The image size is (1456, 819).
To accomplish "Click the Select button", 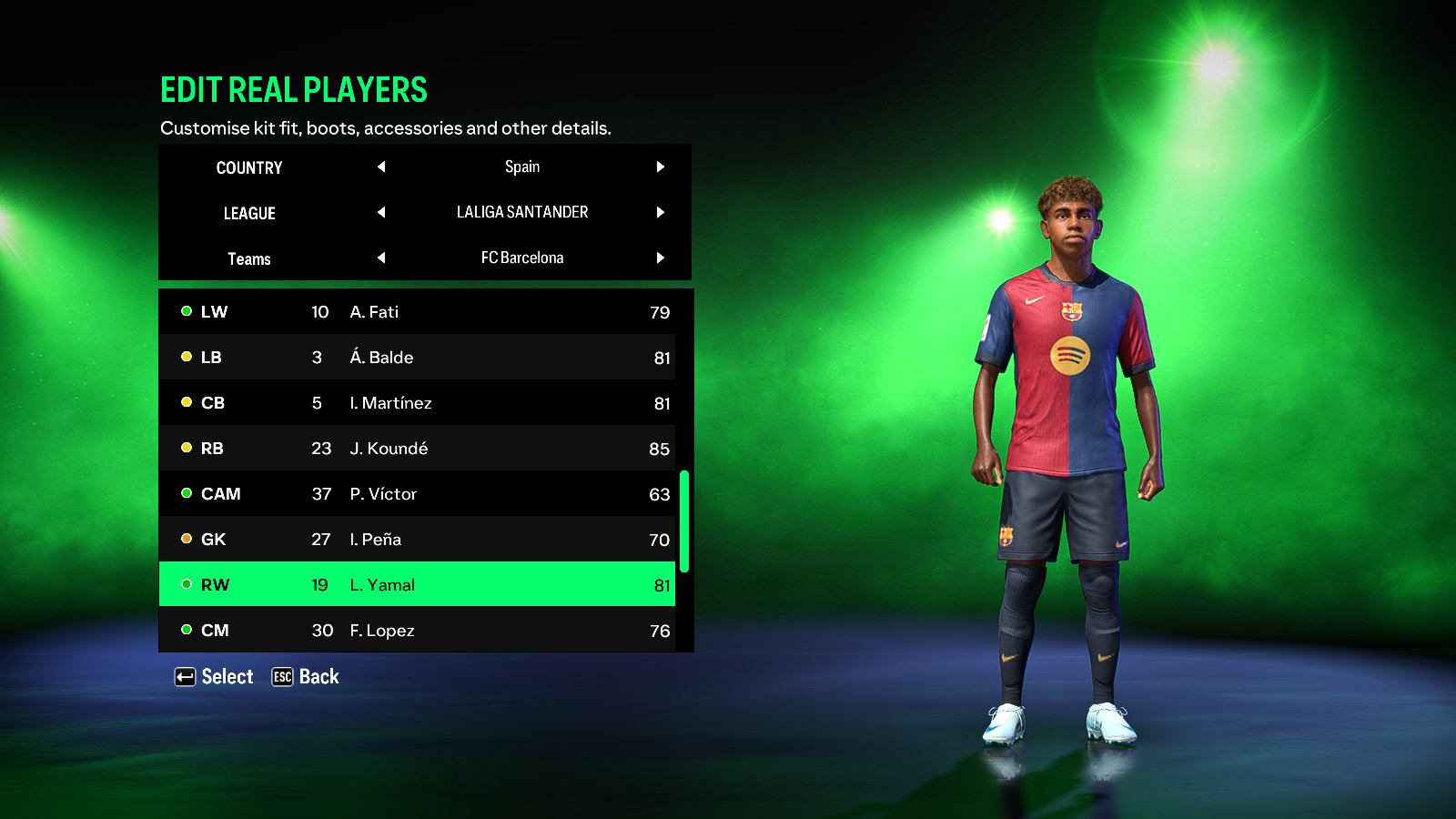I will point(215,677).
